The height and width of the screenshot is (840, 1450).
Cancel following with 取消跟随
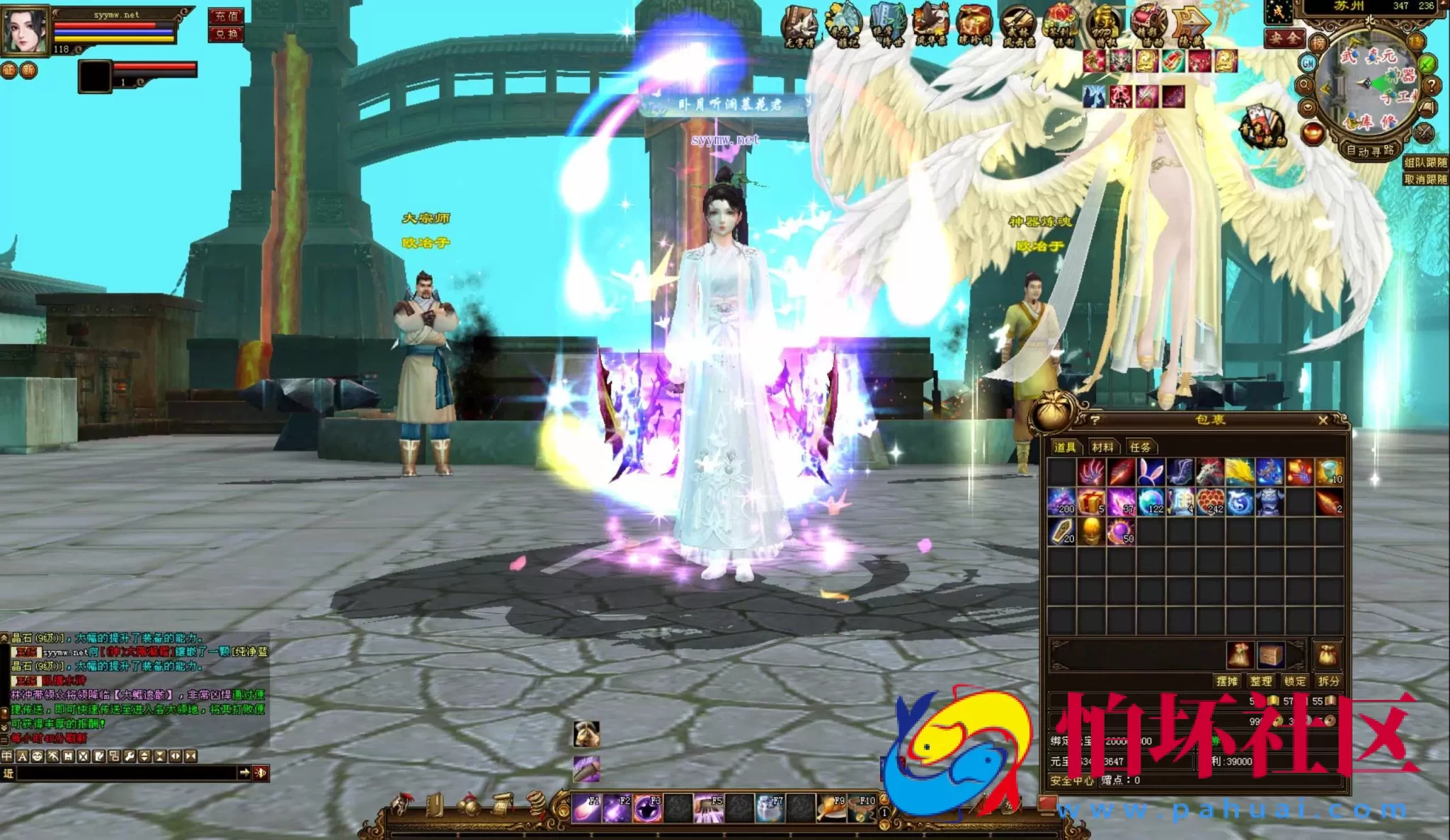(1425, 180)
